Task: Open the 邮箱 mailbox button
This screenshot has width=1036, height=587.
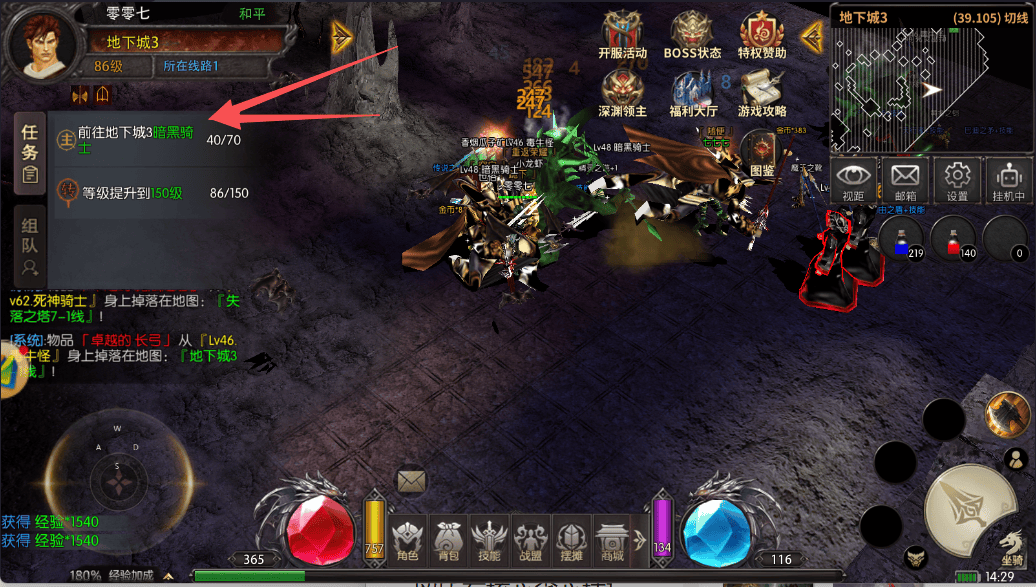Action: click(905, 180)
